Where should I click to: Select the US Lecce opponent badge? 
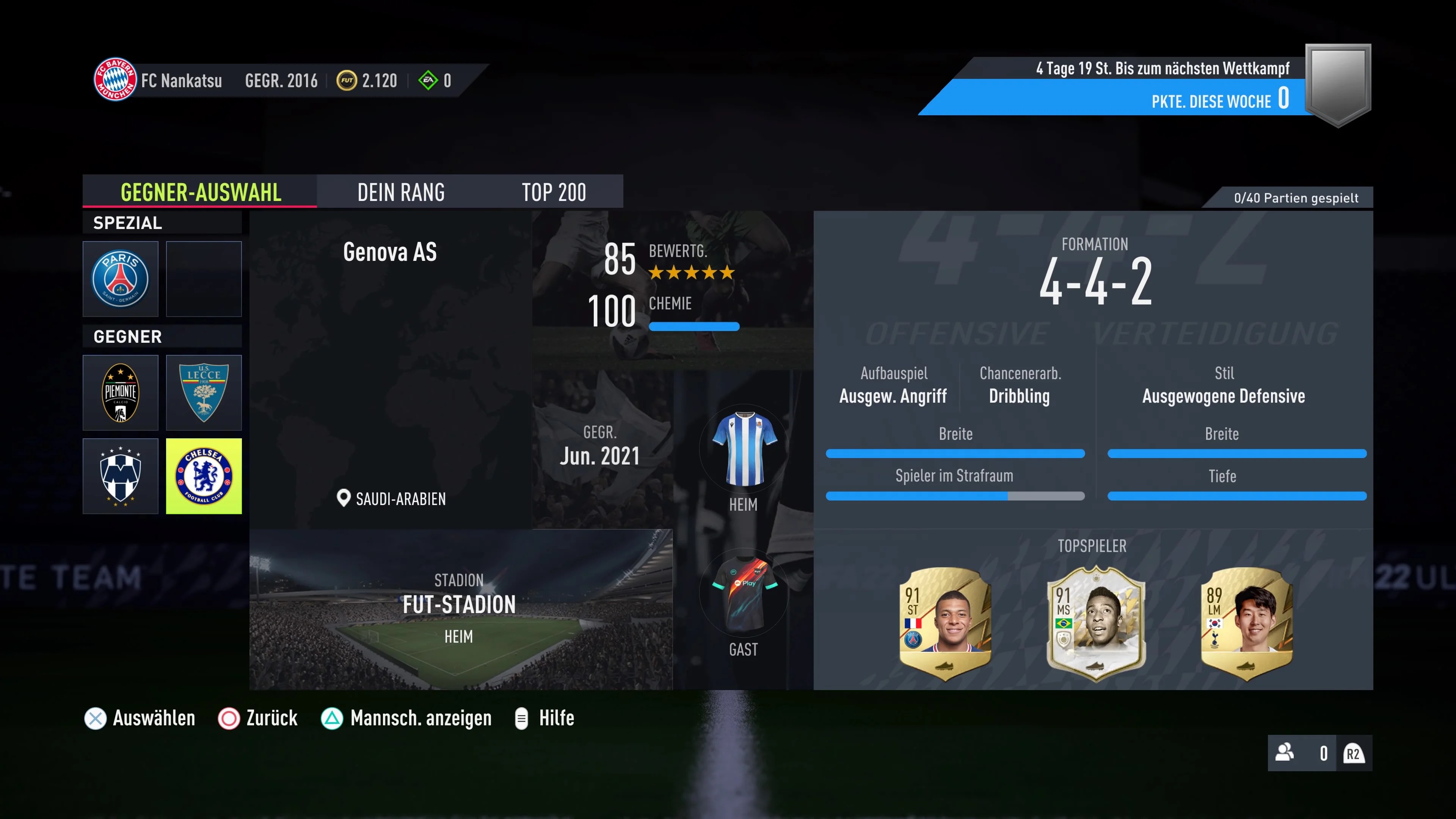pyautogui.click(x=204, y=392)
